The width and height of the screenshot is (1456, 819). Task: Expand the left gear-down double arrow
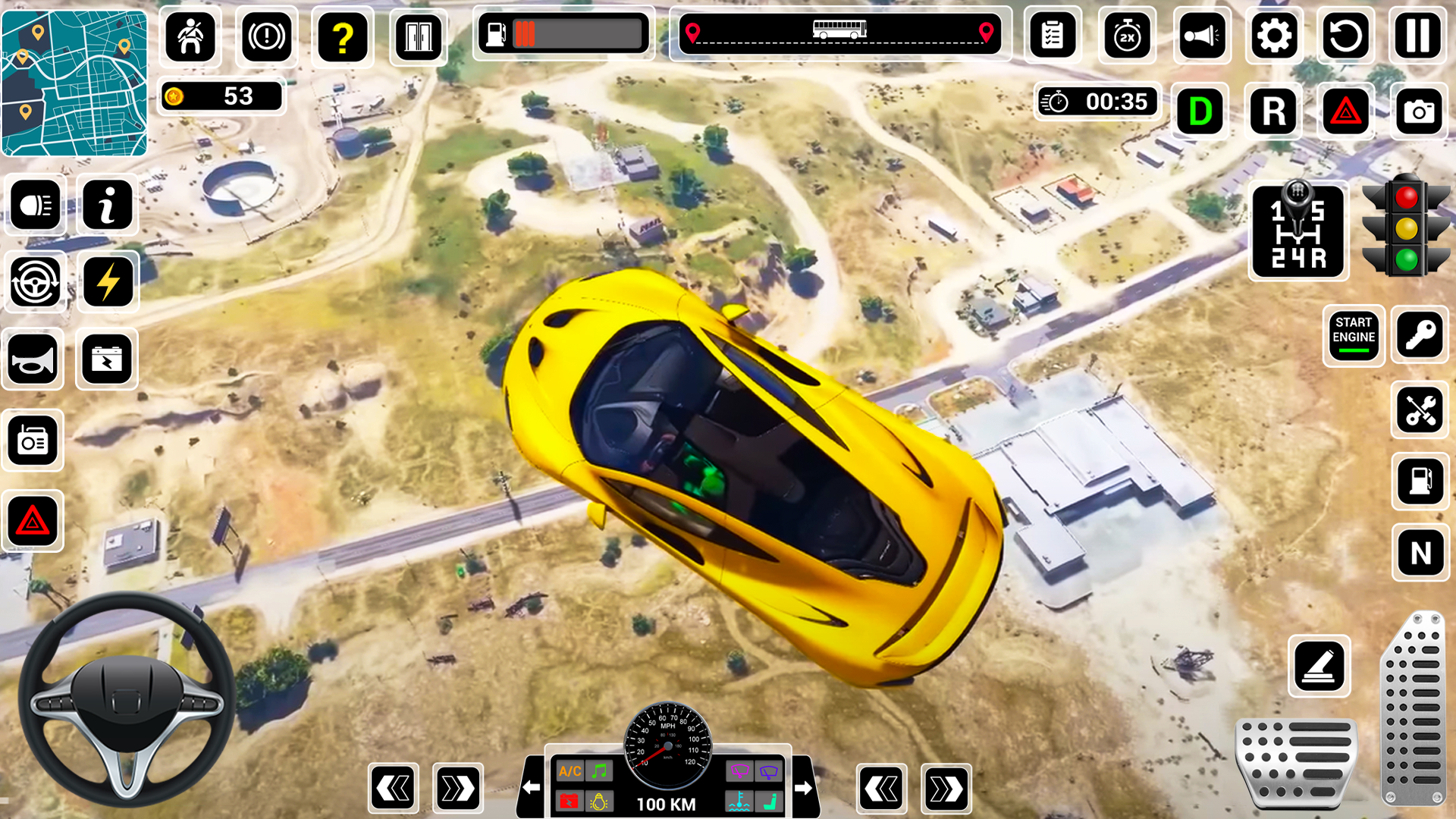click(x=393, y=786)
